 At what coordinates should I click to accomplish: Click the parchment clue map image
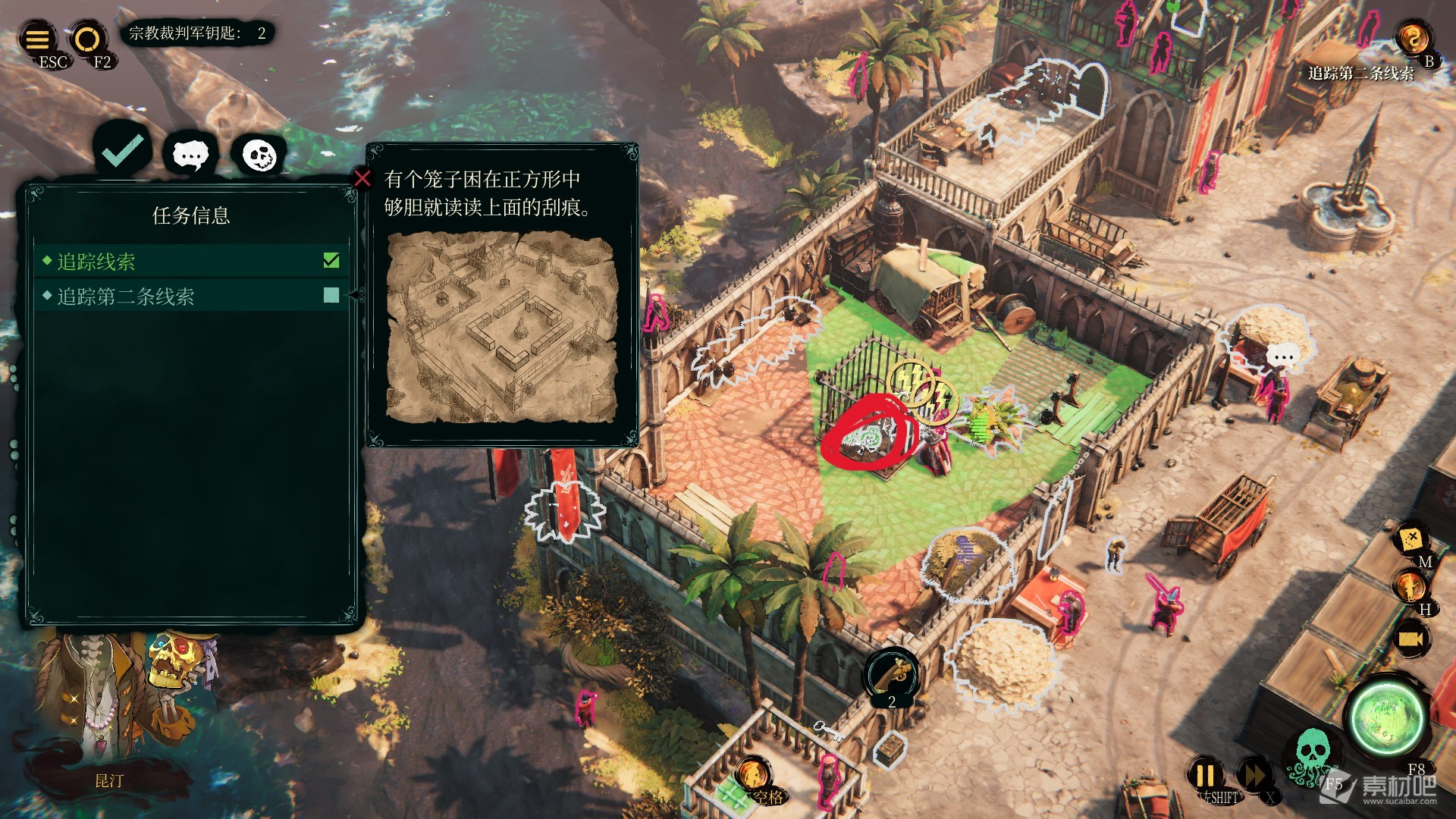(x=502, y=328)
